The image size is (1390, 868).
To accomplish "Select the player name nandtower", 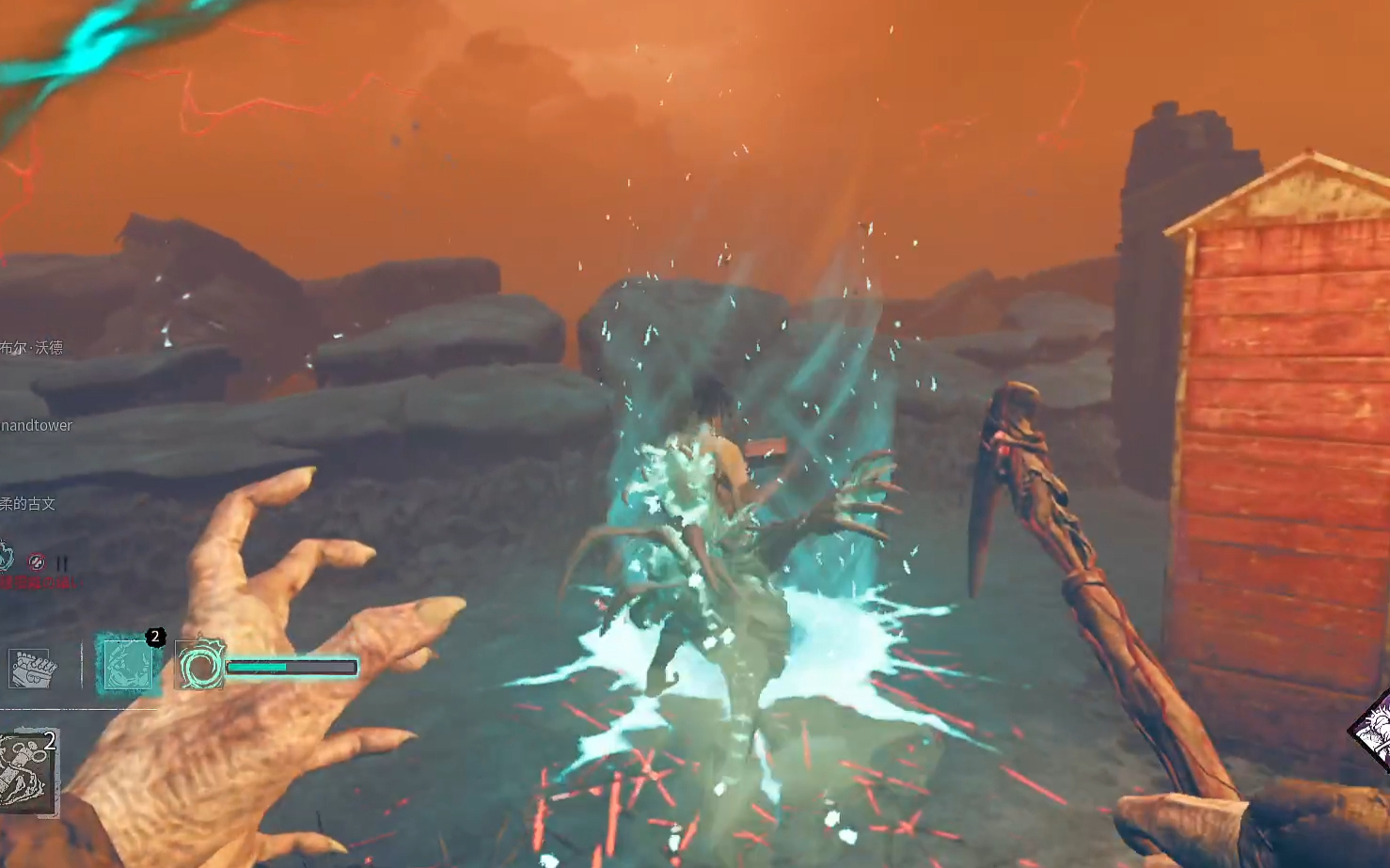I will tap(37, 425).
